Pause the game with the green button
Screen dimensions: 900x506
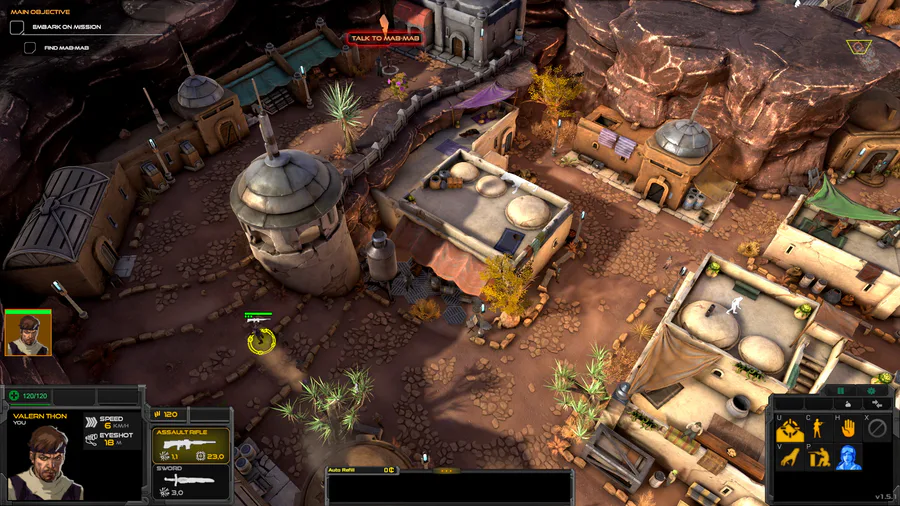[x=840, y=391]
